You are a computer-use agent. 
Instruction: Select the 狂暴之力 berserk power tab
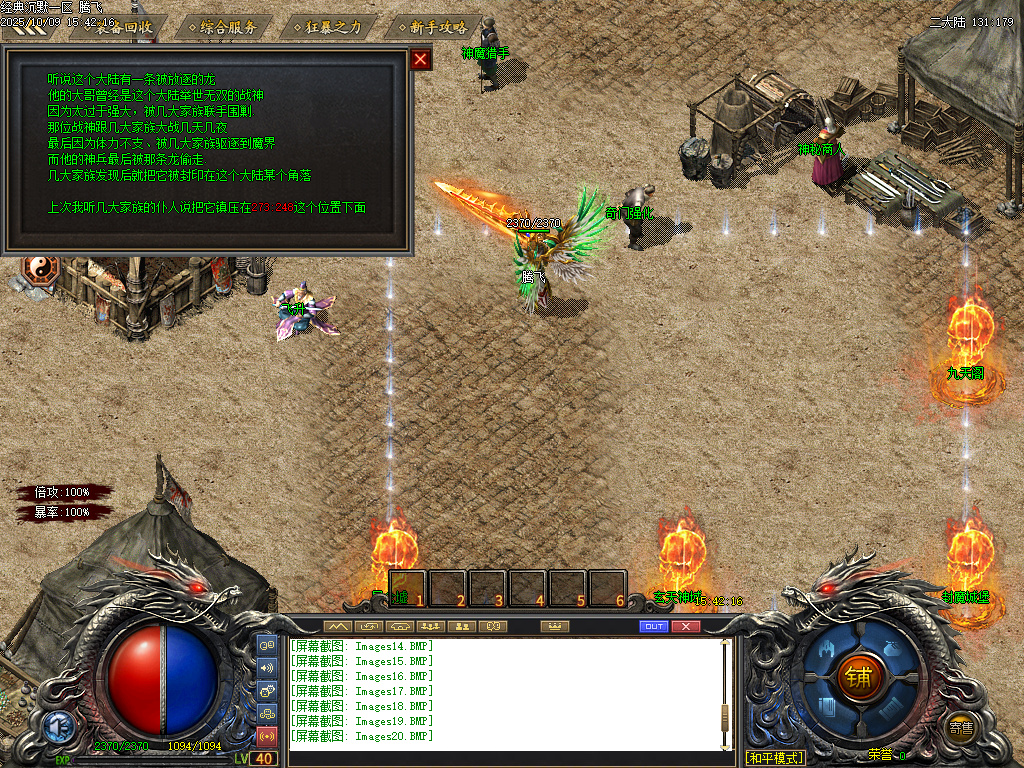332,27
